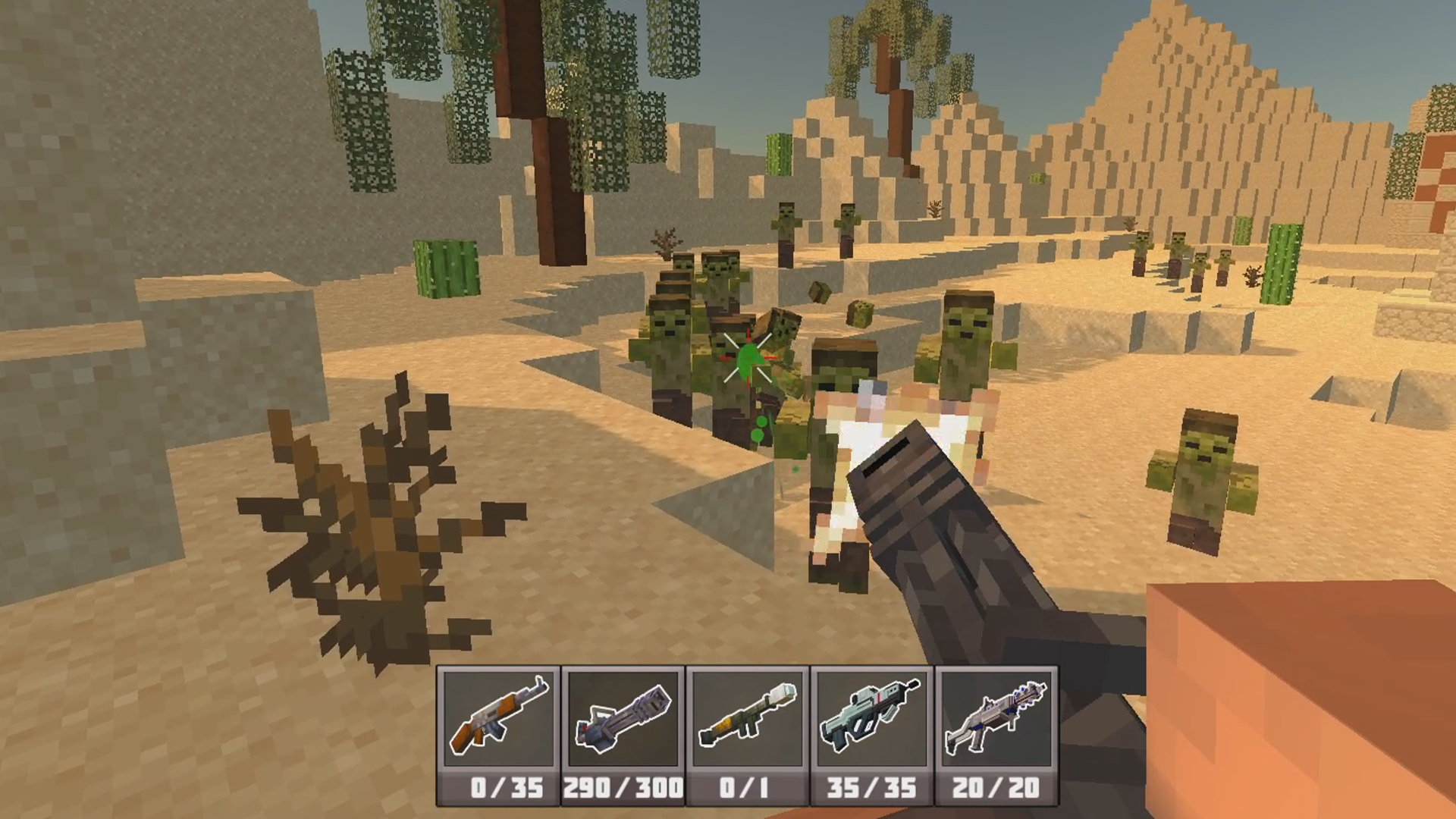Select the rifle showing 20/20 ammo
1456x819 pixels.
pyautogui.click(x=995, y=717)
